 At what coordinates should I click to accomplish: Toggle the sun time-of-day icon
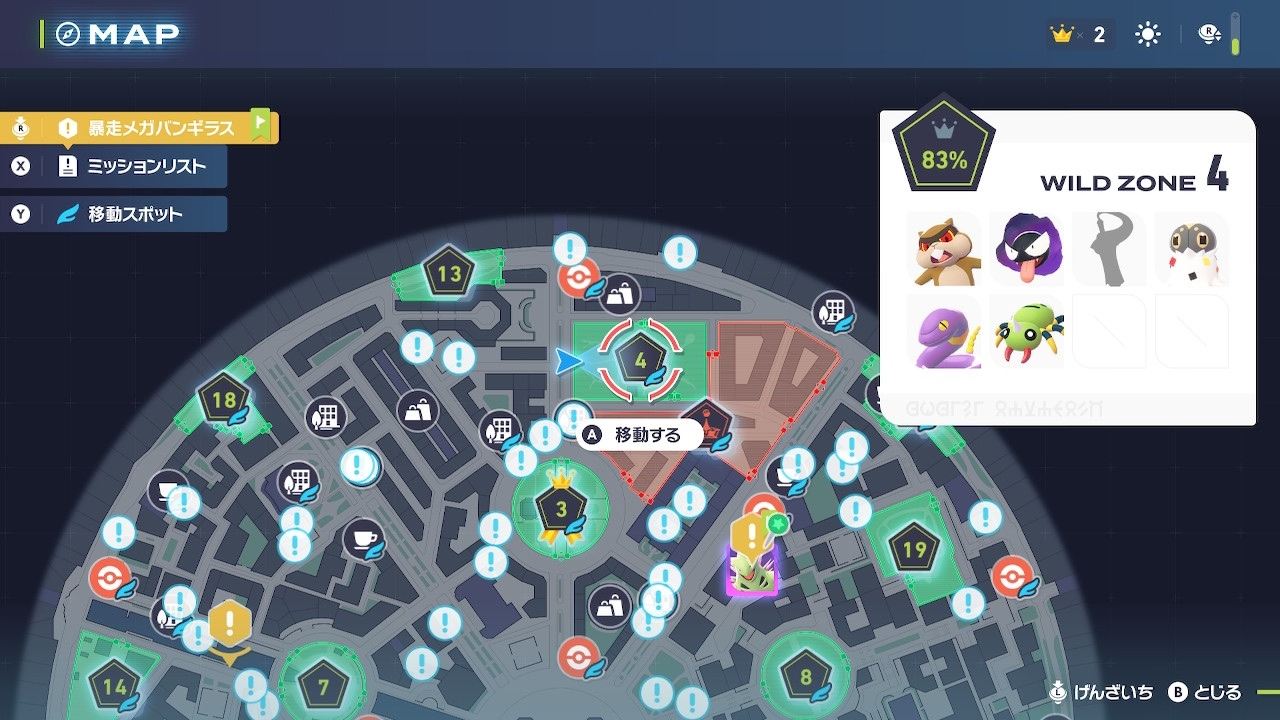coord(1147,35)
